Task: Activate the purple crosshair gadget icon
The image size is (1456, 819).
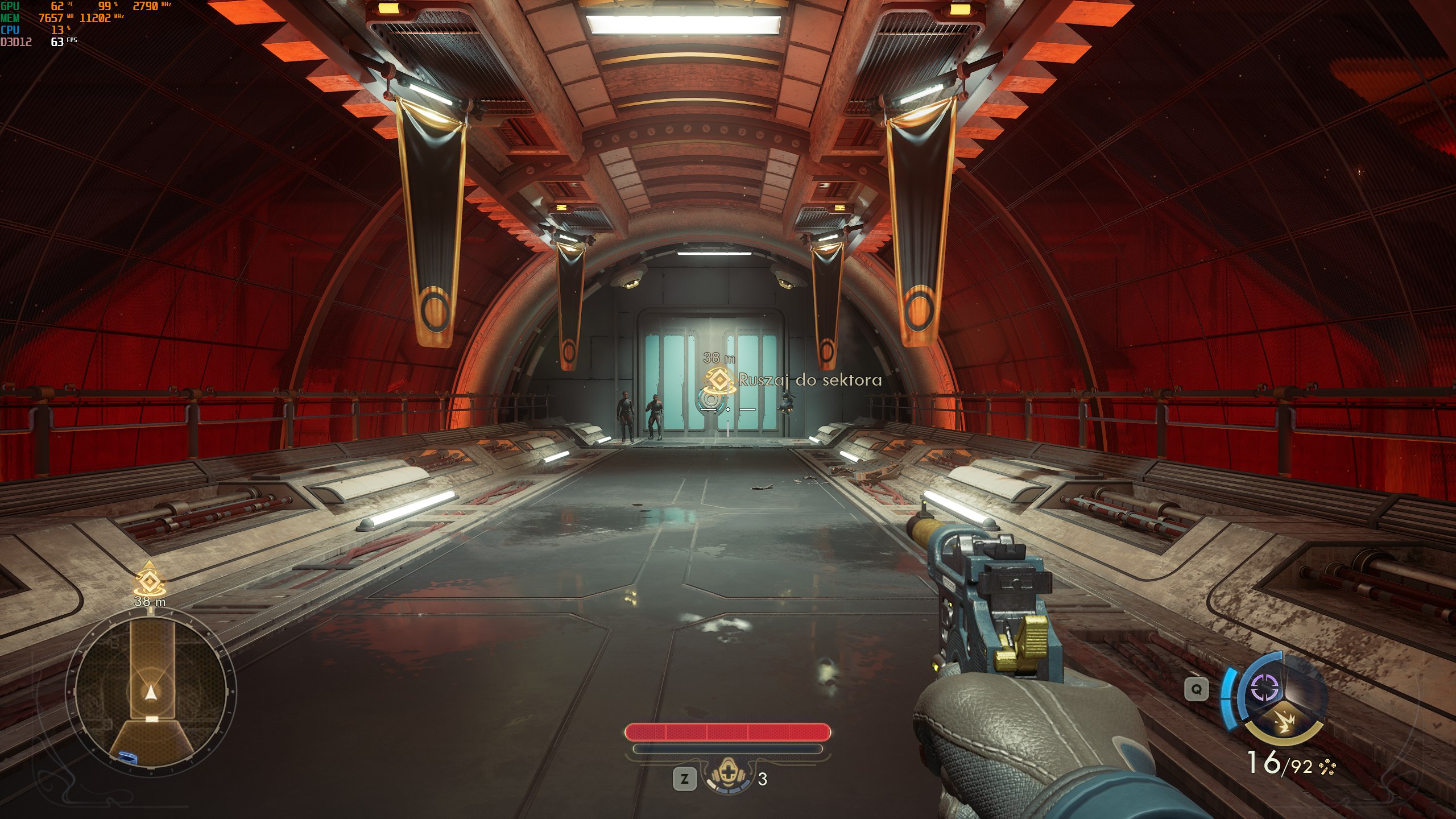Action: click(1264, 689)
